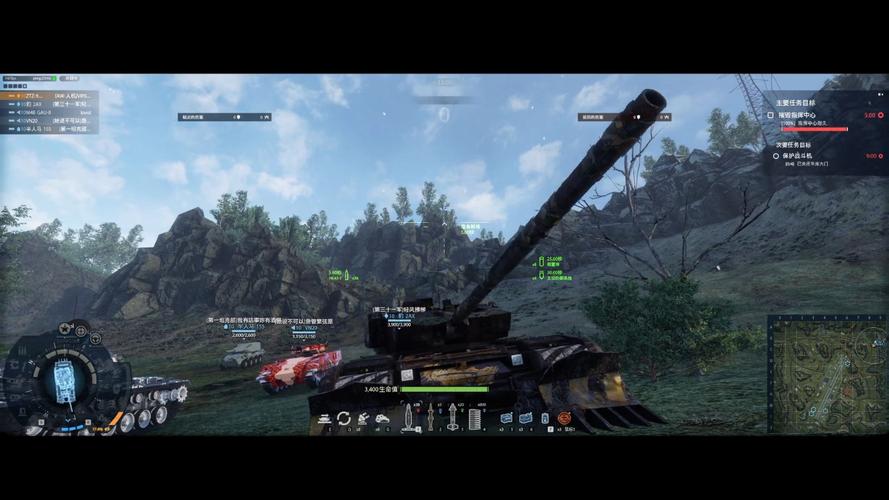Image resolution: width=889 pixels, height=500 pixels.
Task: Select the first large shell ammo type
Action: point(409,418)
